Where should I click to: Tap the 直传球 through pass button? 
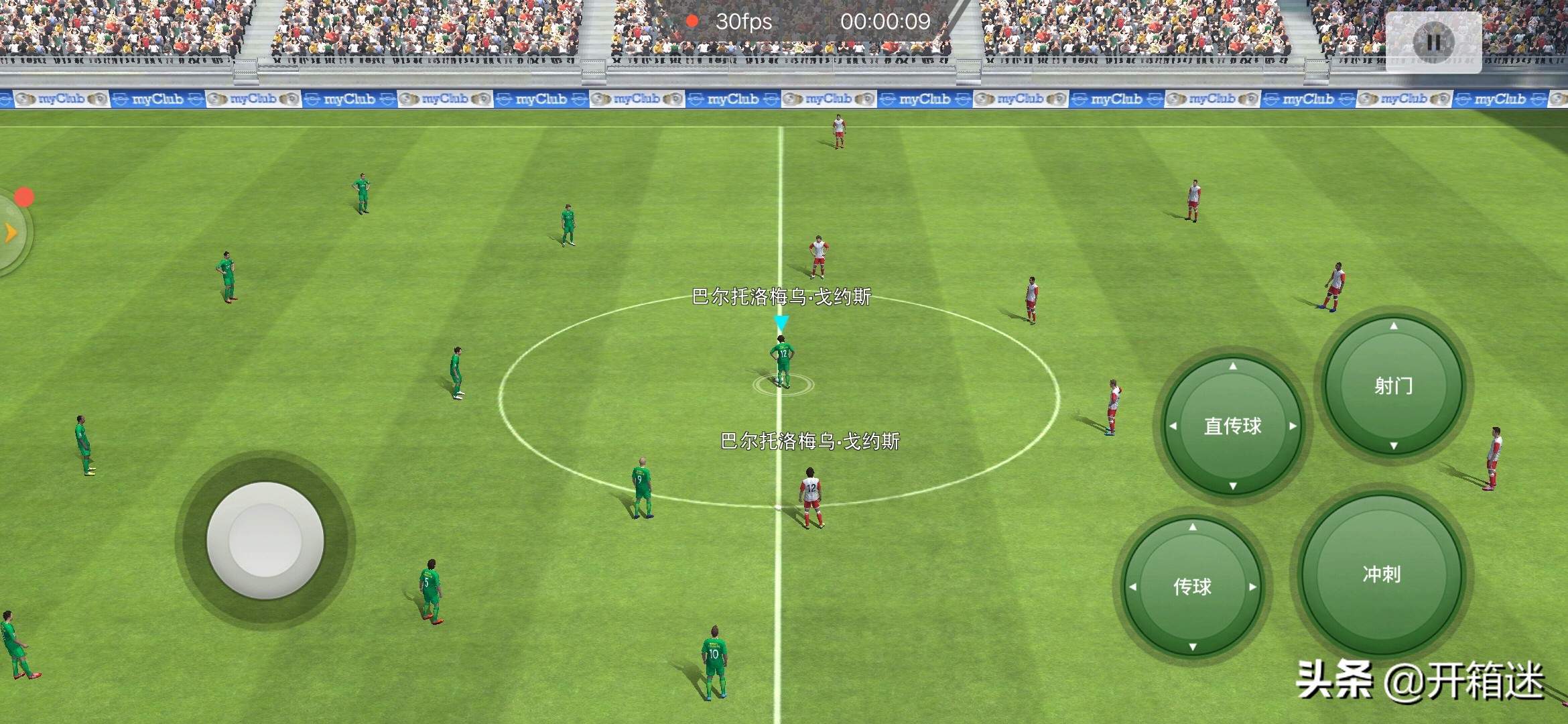point(1232,426)
